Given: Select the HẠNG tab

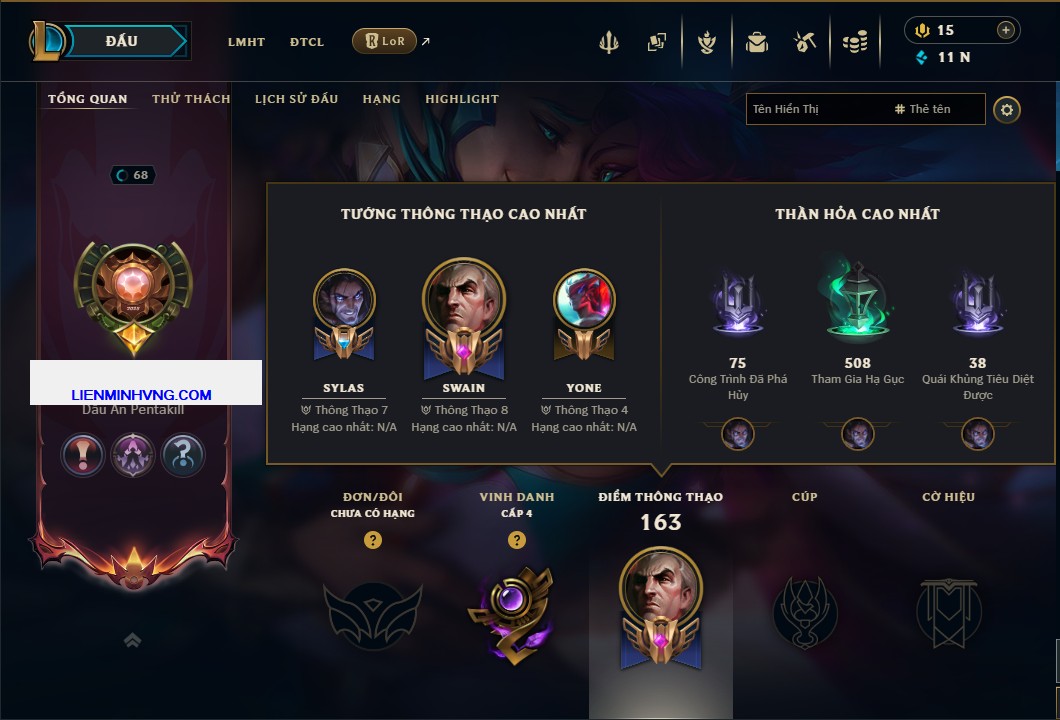Looking at the screenshot, I should coord(381,99).
